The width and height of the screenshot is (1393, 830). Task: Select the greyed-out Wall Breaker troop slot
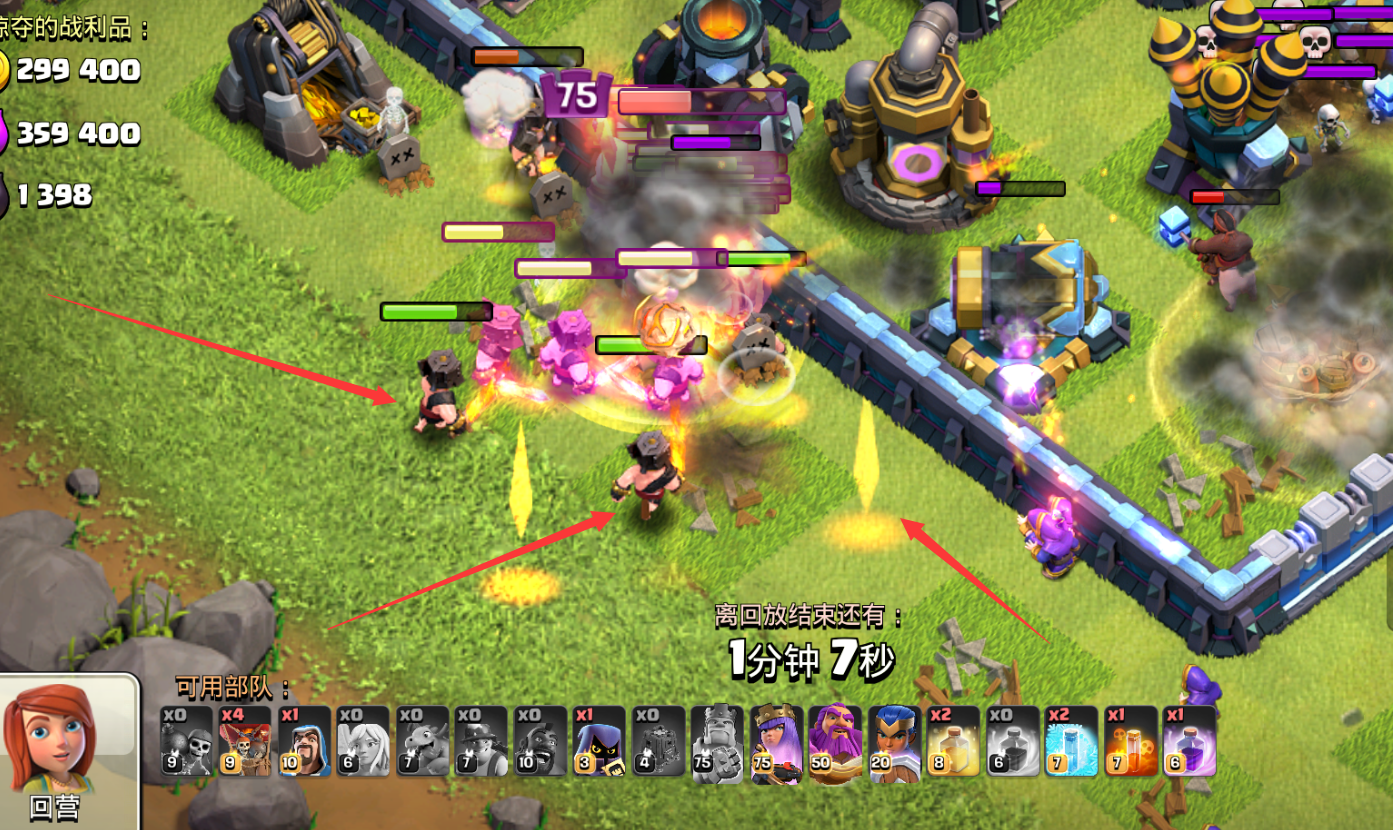pos(187,741)
